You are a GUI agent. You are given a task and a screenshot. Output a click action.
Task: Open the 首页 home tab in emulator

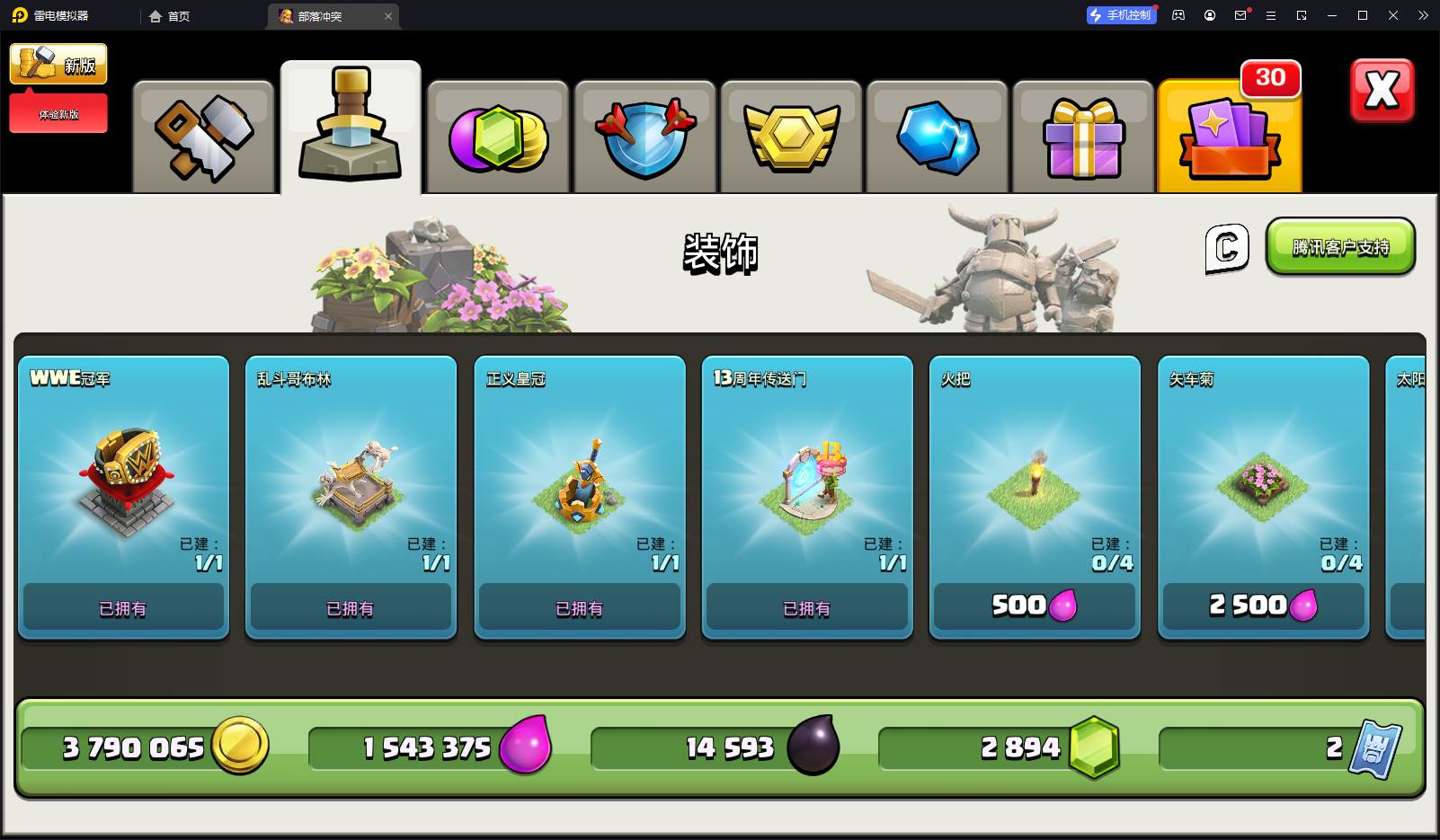click(x=170, y=16)
